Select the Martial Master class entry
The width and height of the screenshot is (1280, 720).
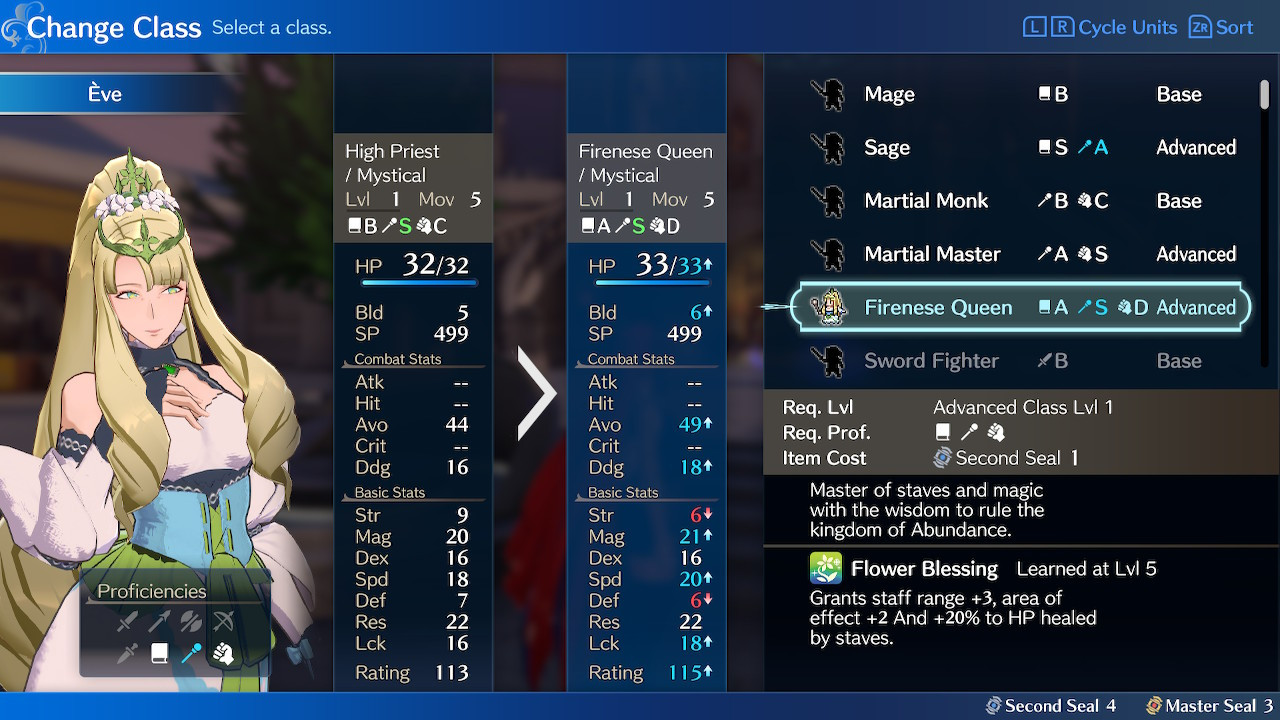tap(932, 254)
